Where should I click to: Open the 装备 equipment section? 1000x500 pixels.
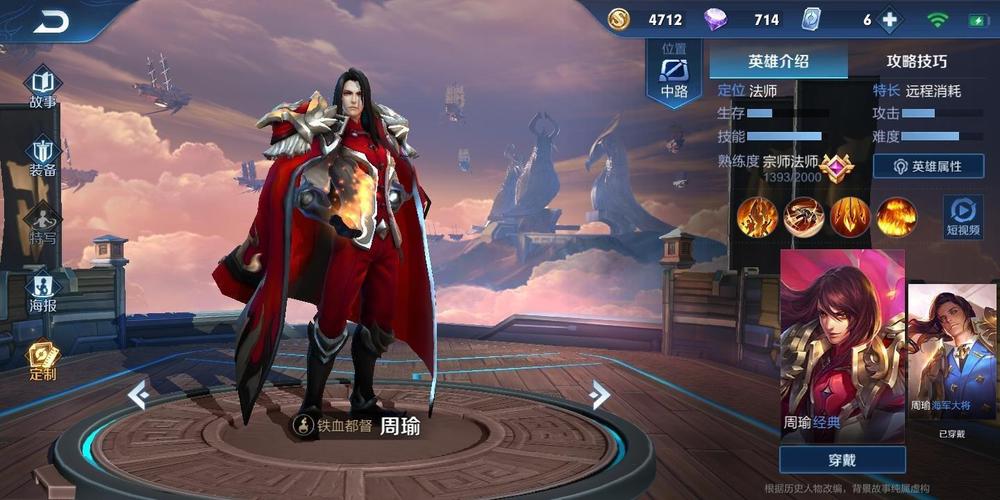click(43, 156)
